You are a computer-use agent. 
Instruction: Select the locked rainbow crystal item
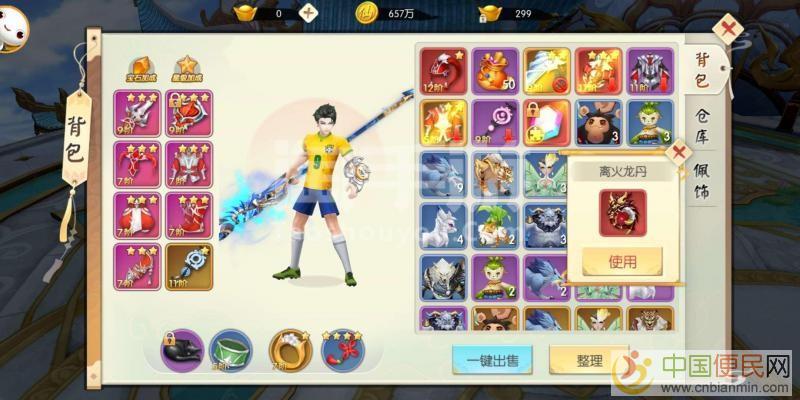[547, 122]
